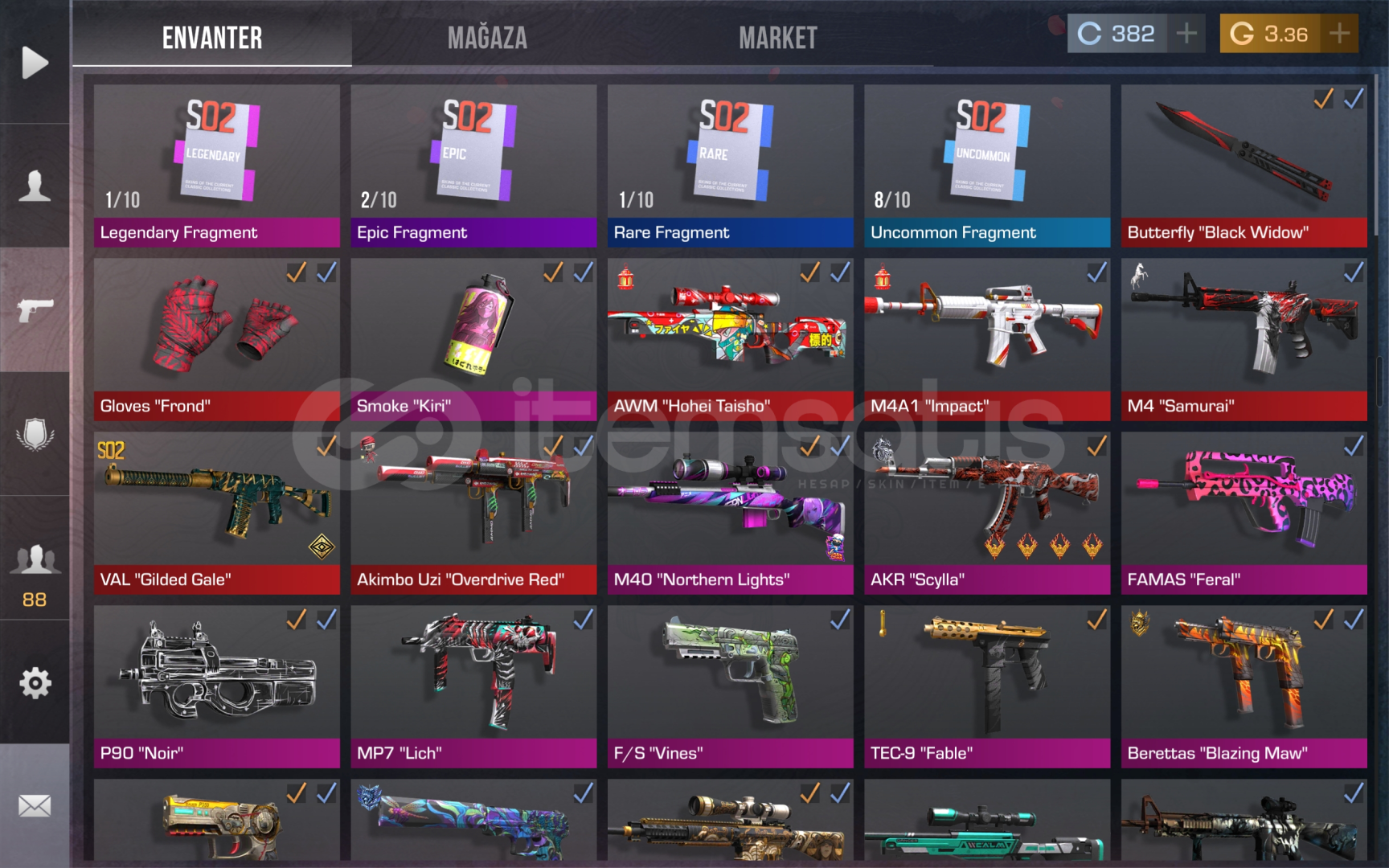1389x868 pixels.
Task: Click the plus button next to 3.36 gold
Action: tap(1338, 32)
